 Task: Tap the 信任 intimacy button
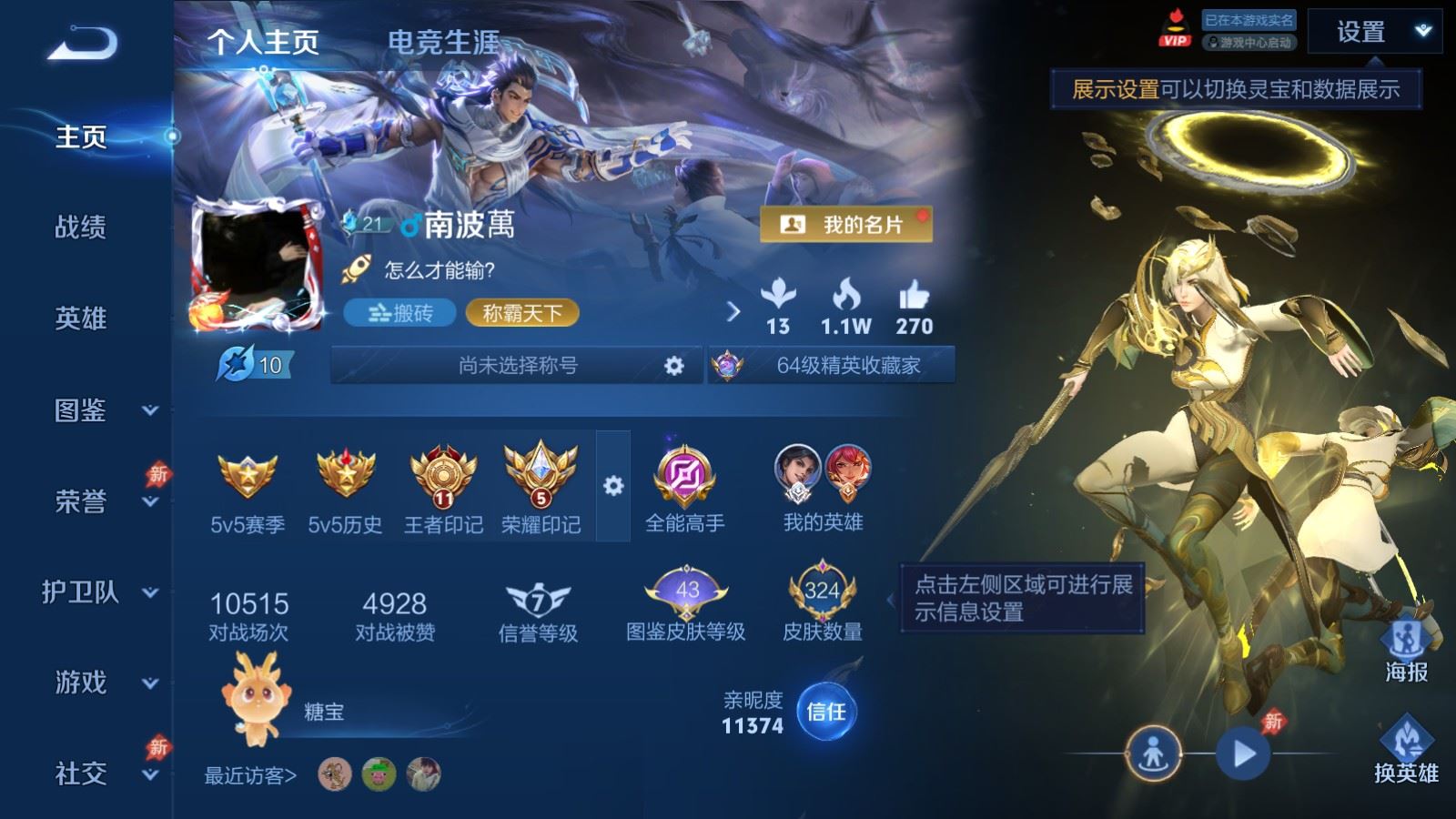[x=826, y=712]
